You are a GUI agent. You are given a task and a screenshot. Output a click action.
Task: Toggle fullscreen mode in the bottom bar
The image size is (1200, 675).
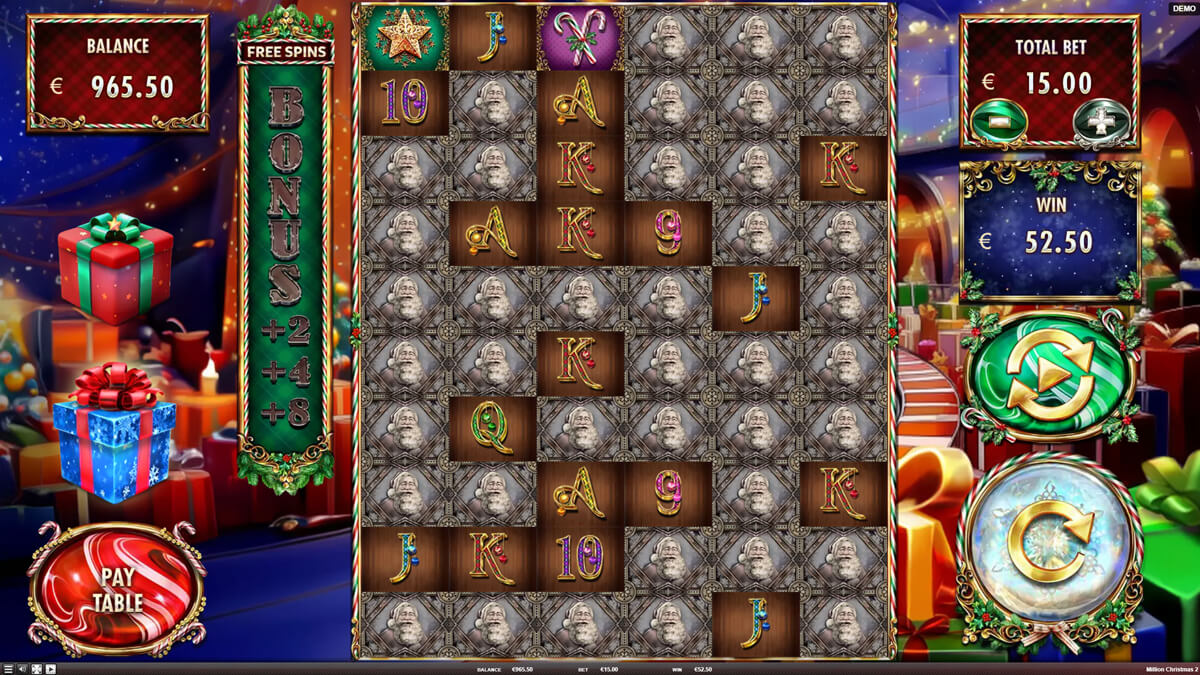pos(36,669)
